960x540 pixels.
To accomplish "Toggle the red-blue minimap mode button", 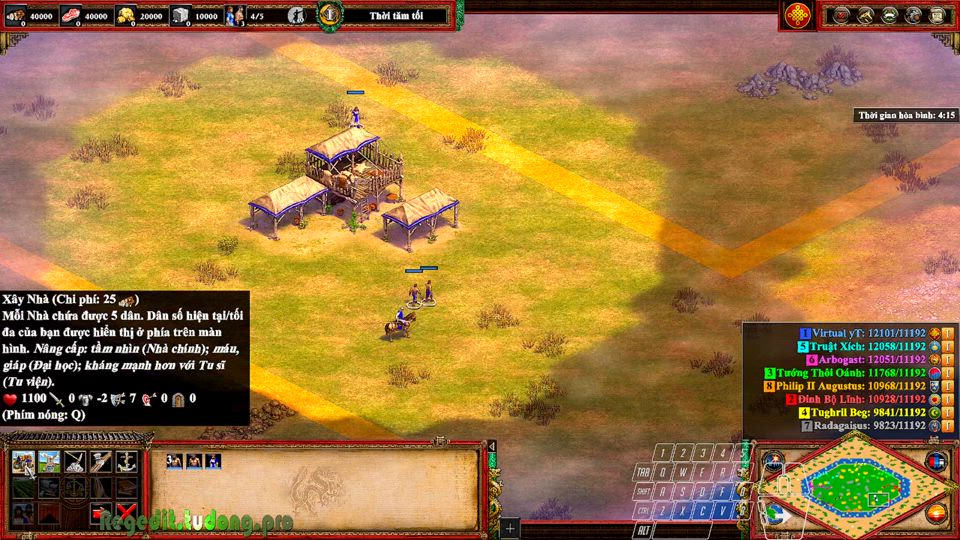I will [936, 462].
